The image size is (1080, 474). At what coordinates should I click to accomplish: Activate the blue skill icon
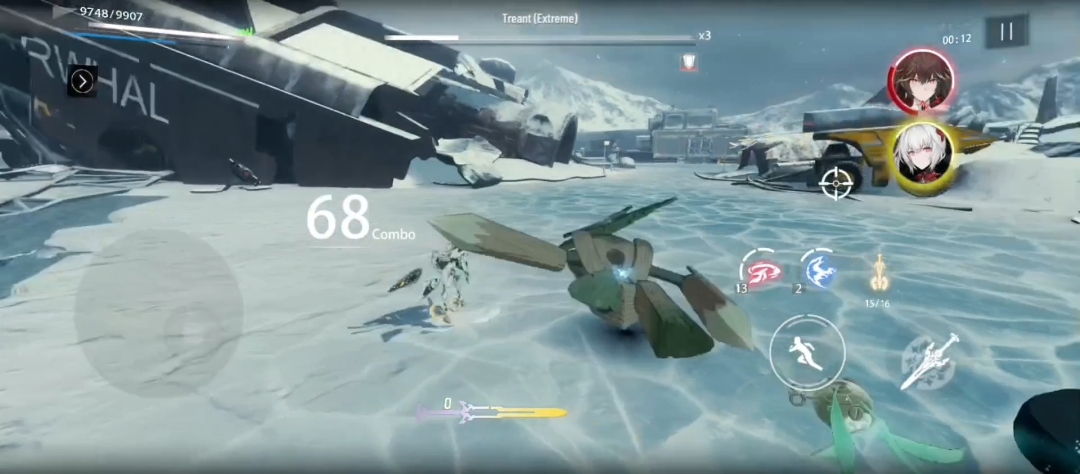818,268
